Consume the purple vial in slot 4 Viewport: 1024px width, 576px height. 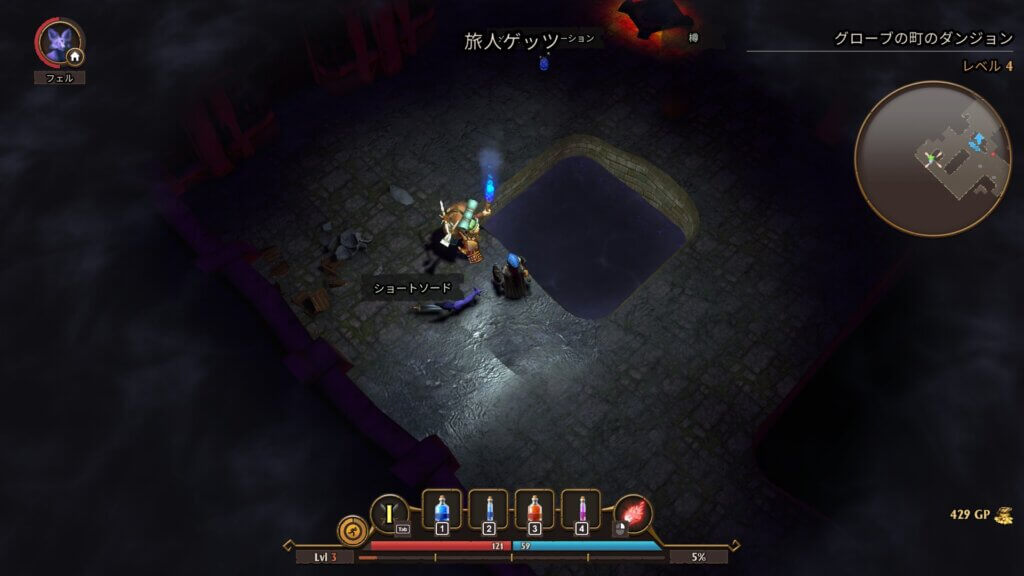(x=581, y=510)
